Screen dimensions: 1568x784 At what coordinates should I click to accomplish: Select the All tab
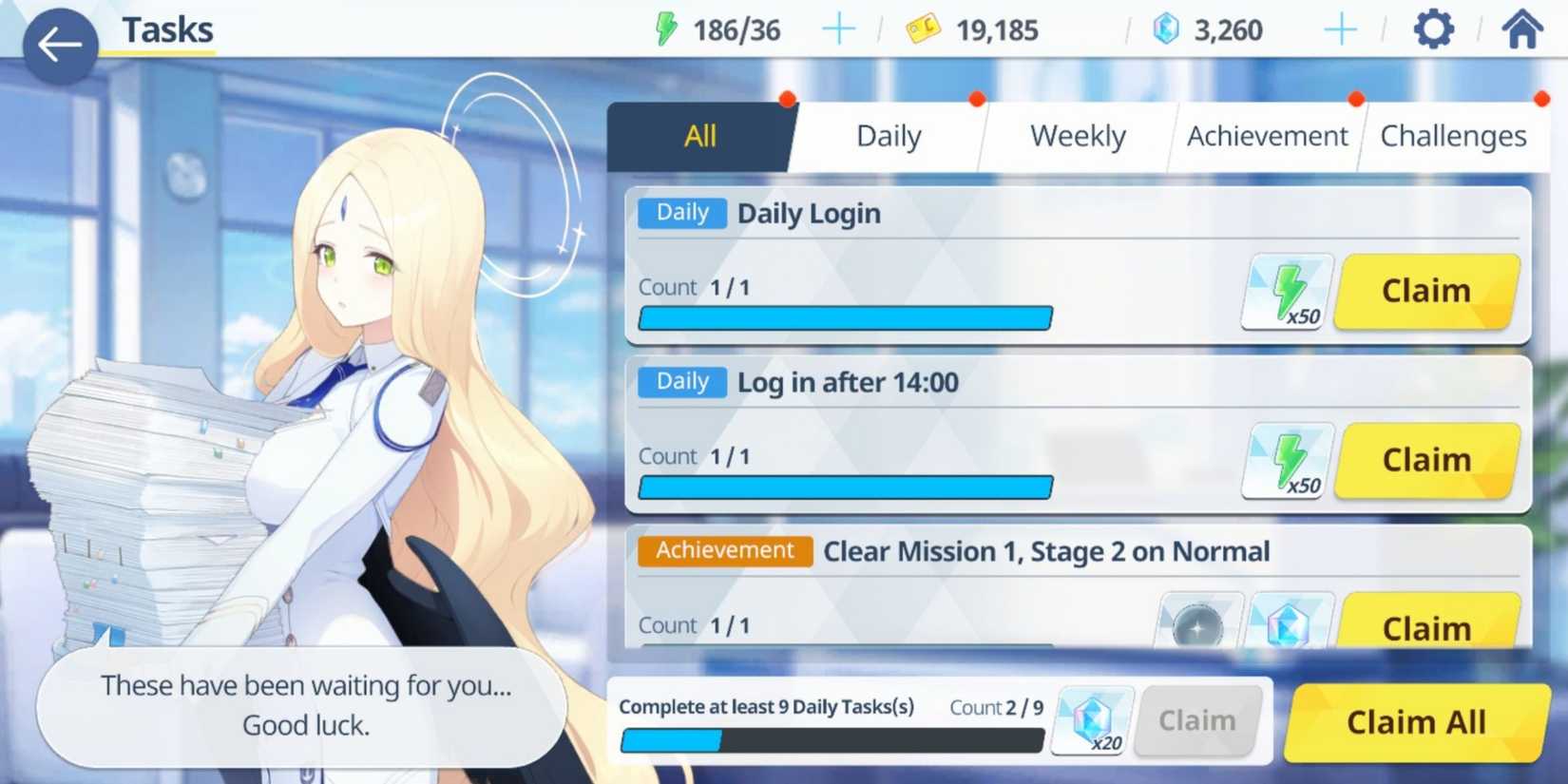click(700, 136)
